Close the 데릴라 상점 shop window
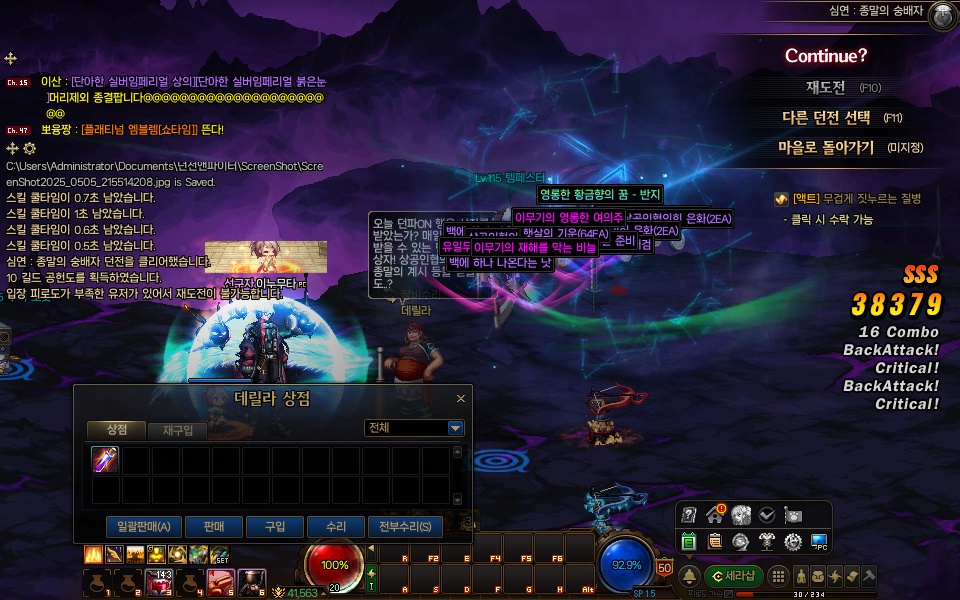The width and height of the screenshot is (960, 600). pyautogui.click(x=461, y=398)
